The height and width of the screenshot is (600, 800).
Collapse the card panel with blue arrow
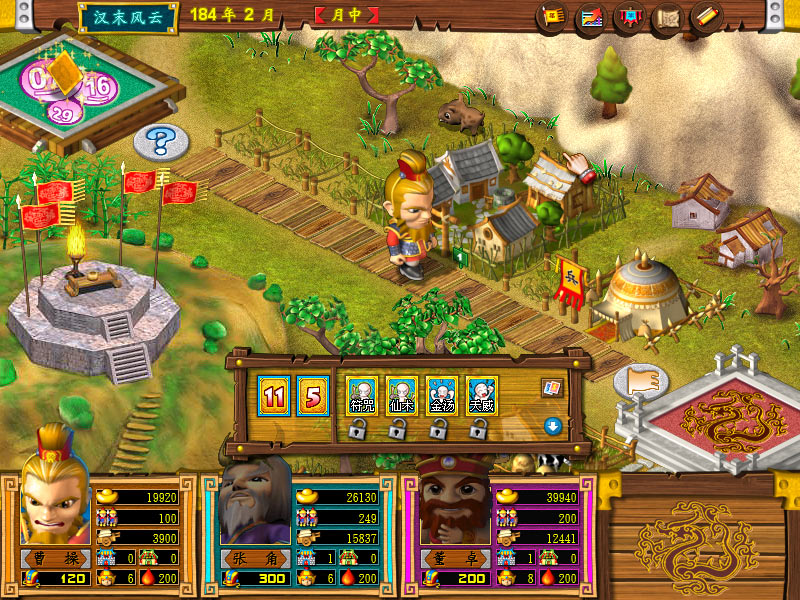coord(551,426)
